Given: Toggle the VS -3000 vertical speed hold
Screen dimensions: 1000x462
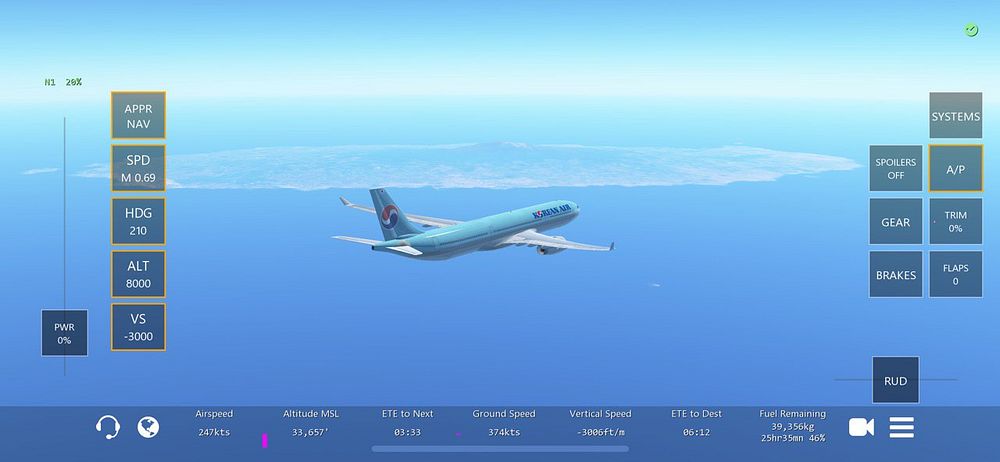Looking at the screenshot, I should click(138, 327).
